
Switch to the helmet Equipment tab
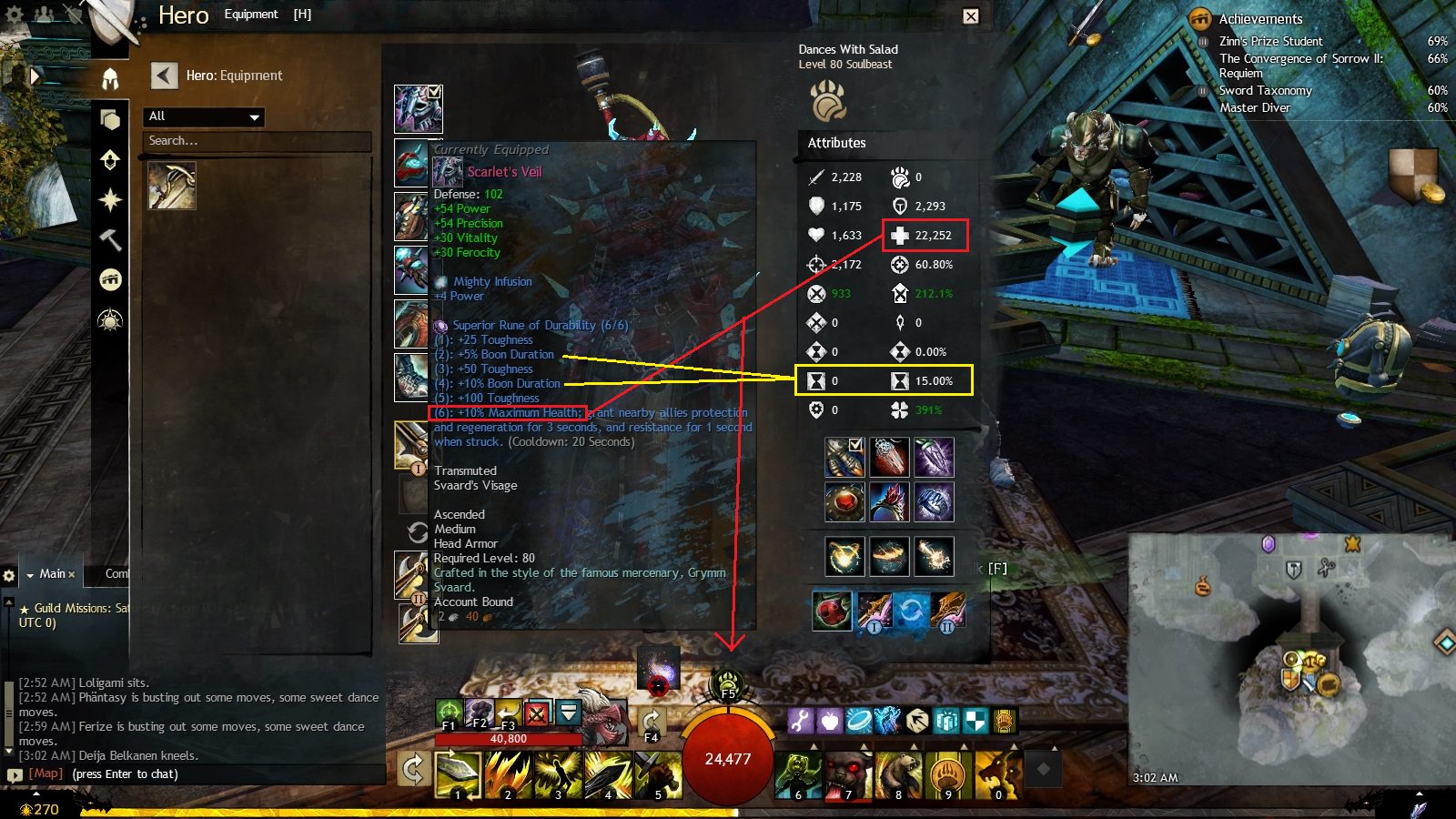(110, 79)
